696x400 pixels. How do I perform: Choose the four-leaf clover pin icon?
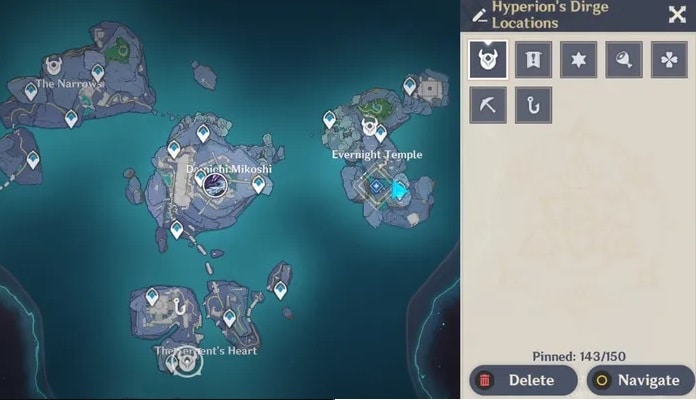coord(669,59)
